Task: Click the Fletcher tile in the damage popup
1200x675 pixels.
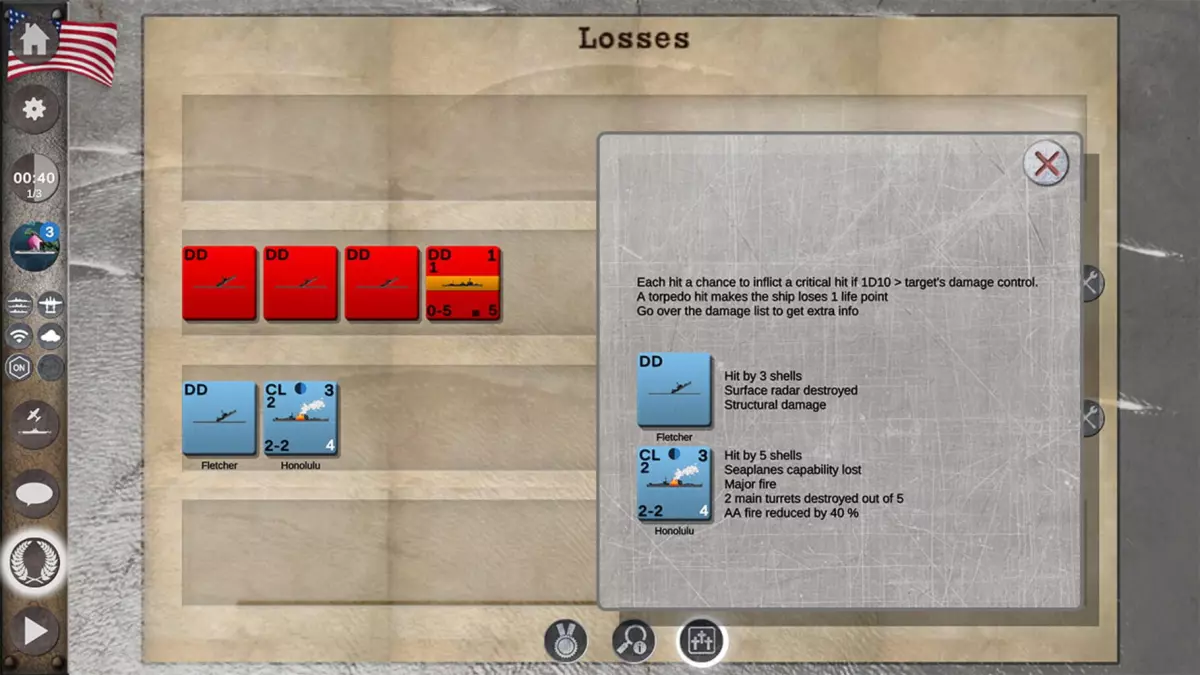Action: [x=674, y=390]
